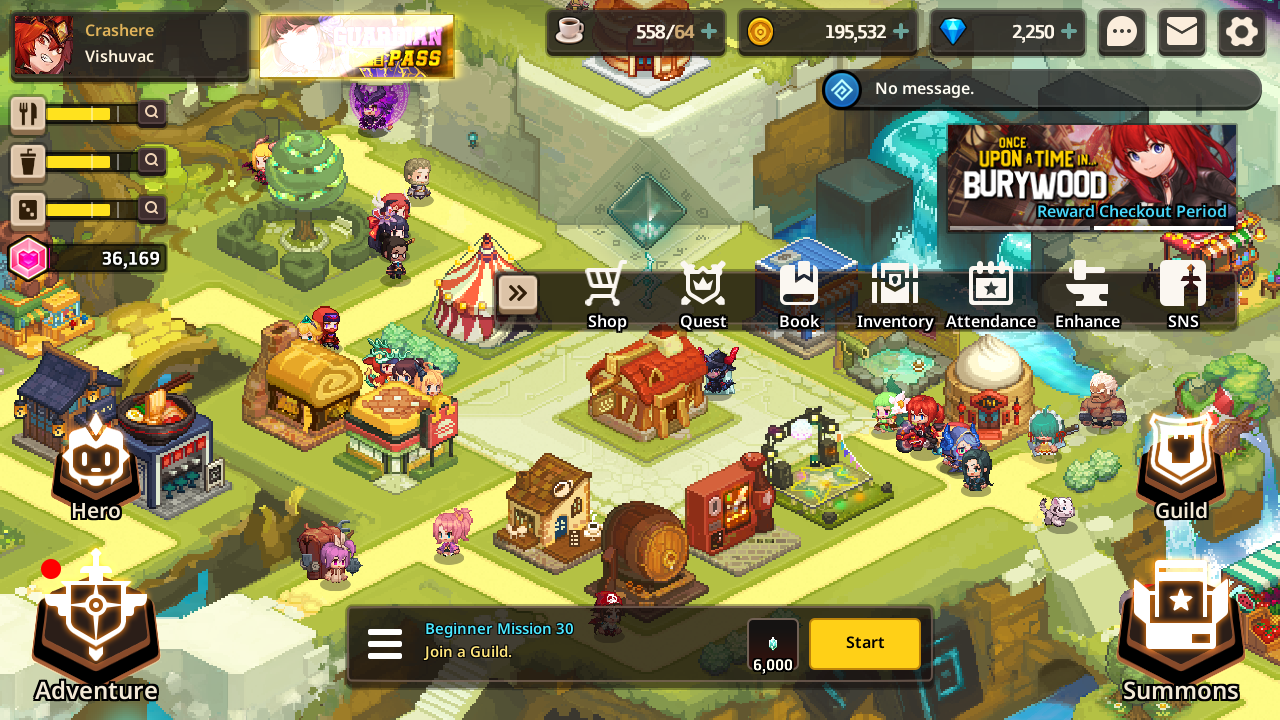Open the Quest menu

[x=703, y=295]
